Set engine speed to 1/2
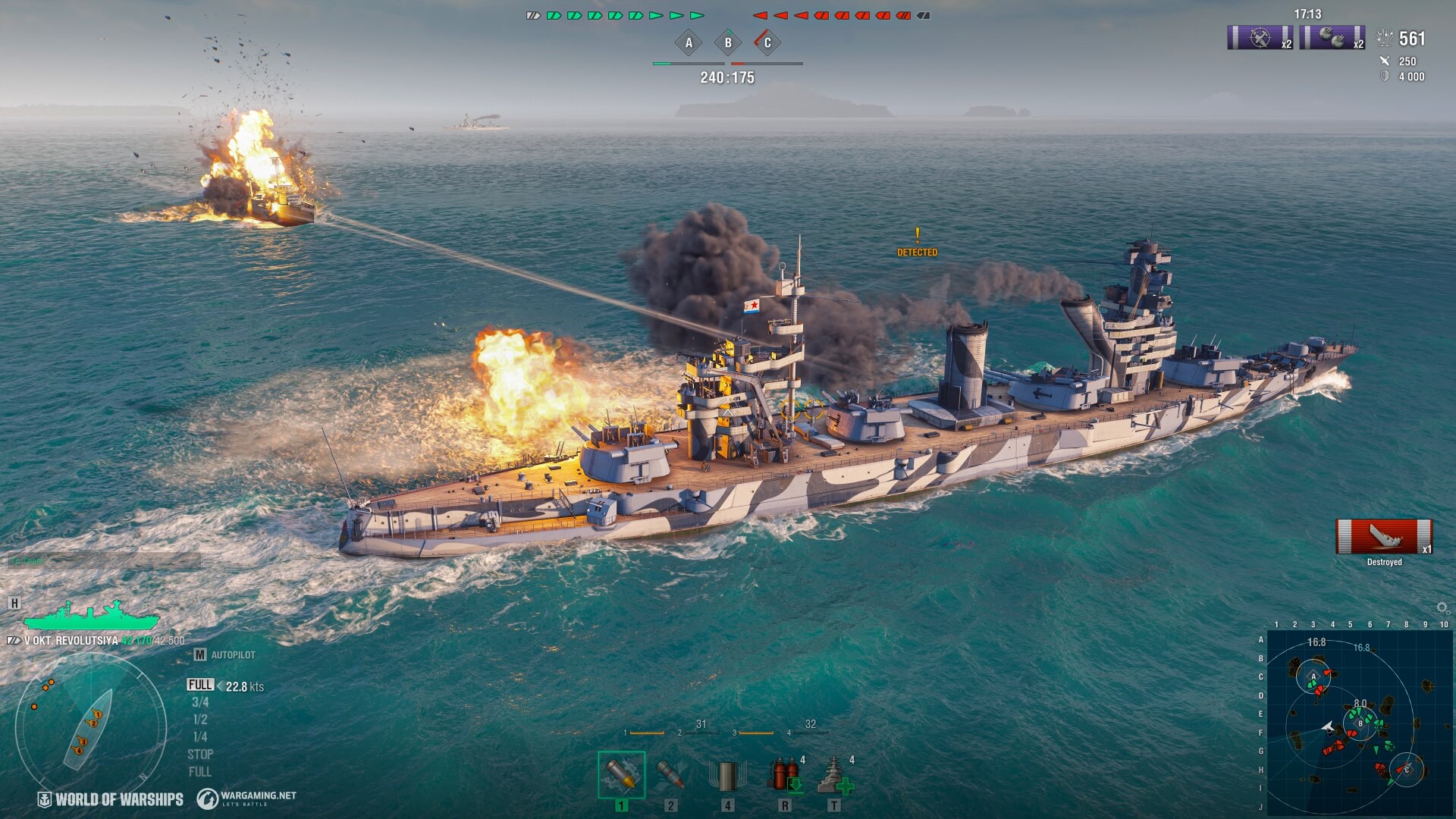Viewport: 1456px width, 819px height. tap(200, 720)
